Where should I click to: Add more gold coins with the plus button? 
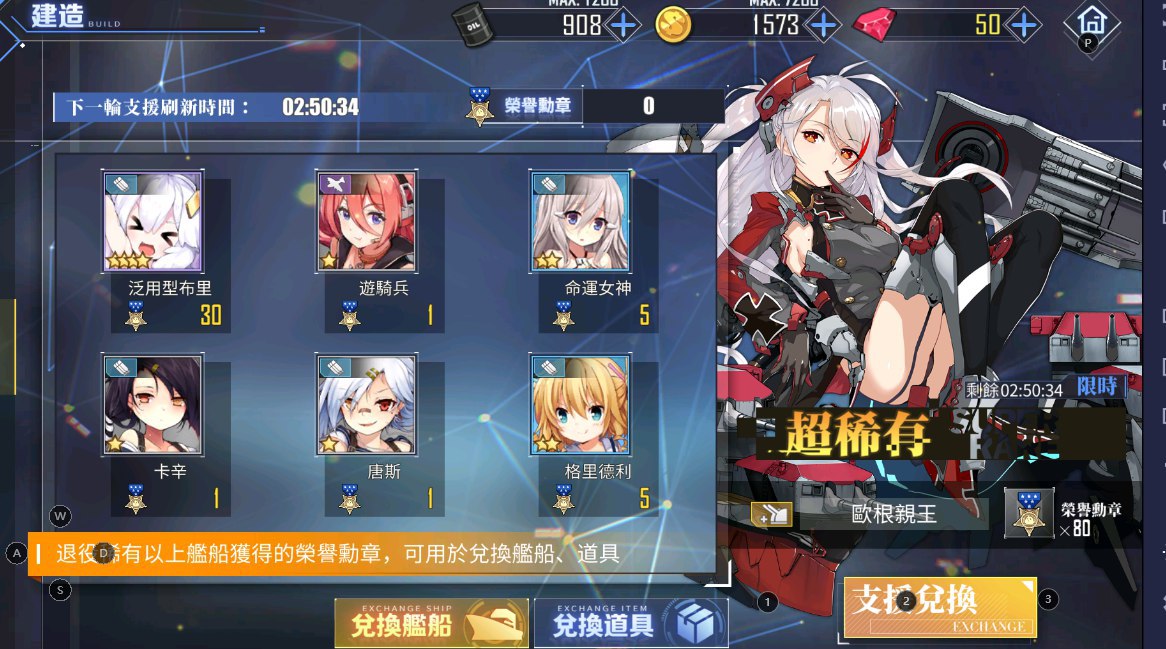[x=823, y=24]
